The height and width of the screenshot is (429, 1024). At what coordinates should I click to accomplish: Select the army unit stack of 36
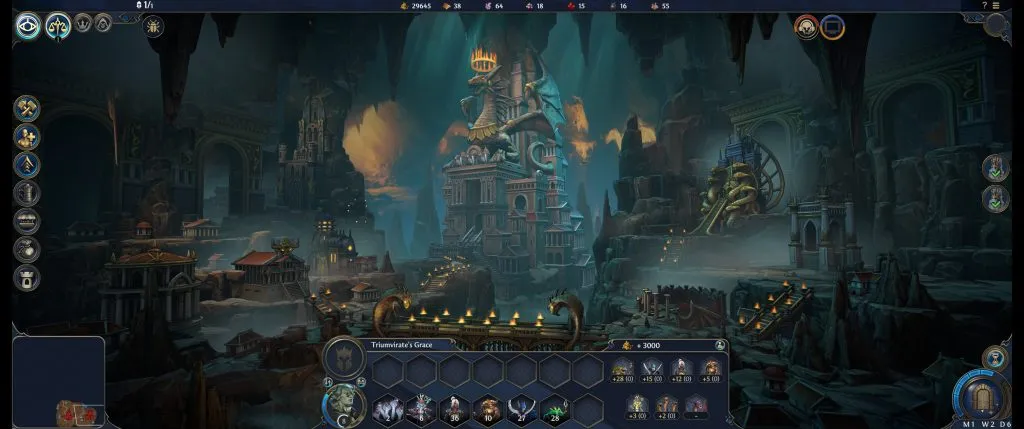455,407
